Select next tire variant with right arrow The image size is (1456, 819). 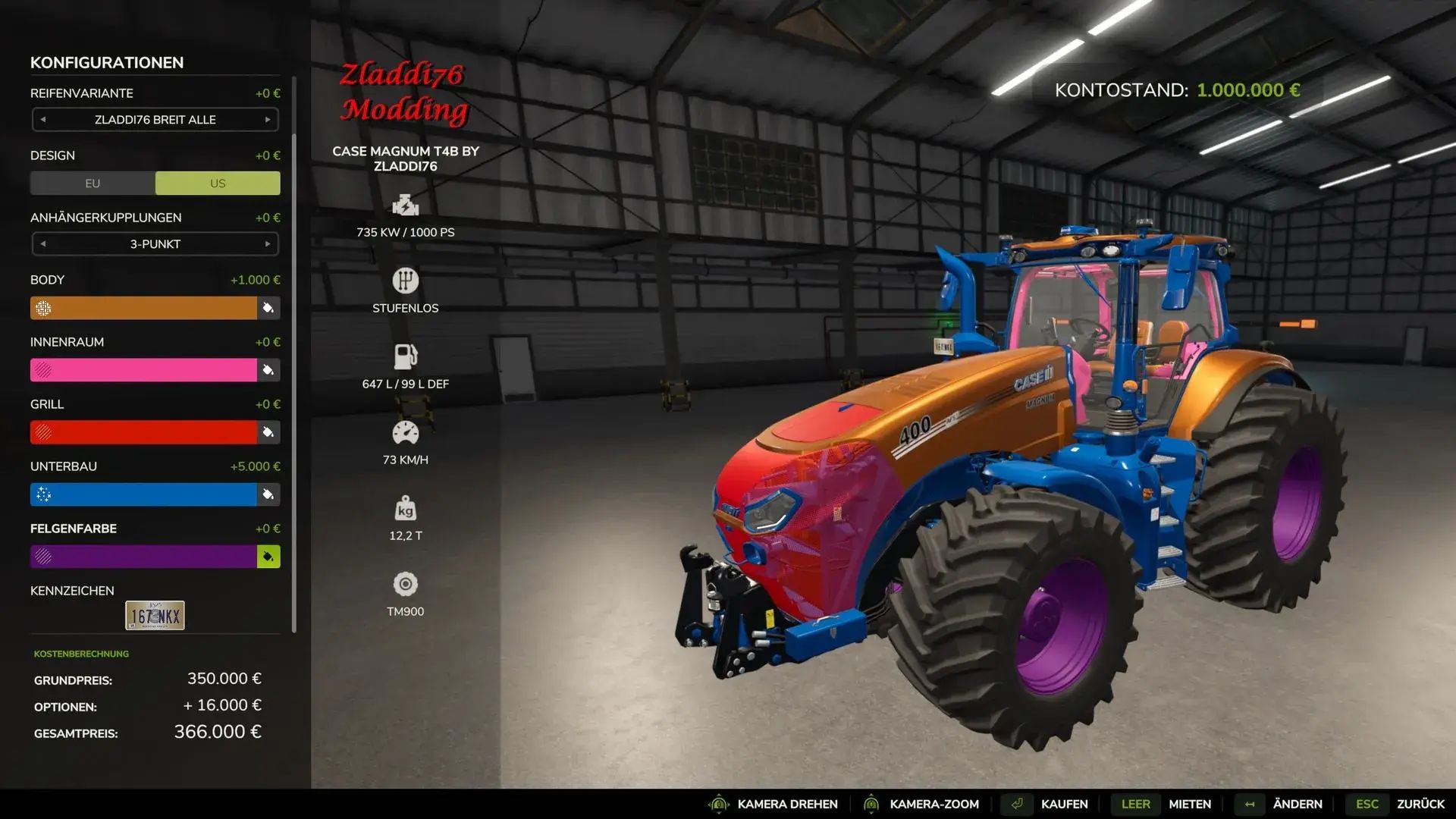268,120
